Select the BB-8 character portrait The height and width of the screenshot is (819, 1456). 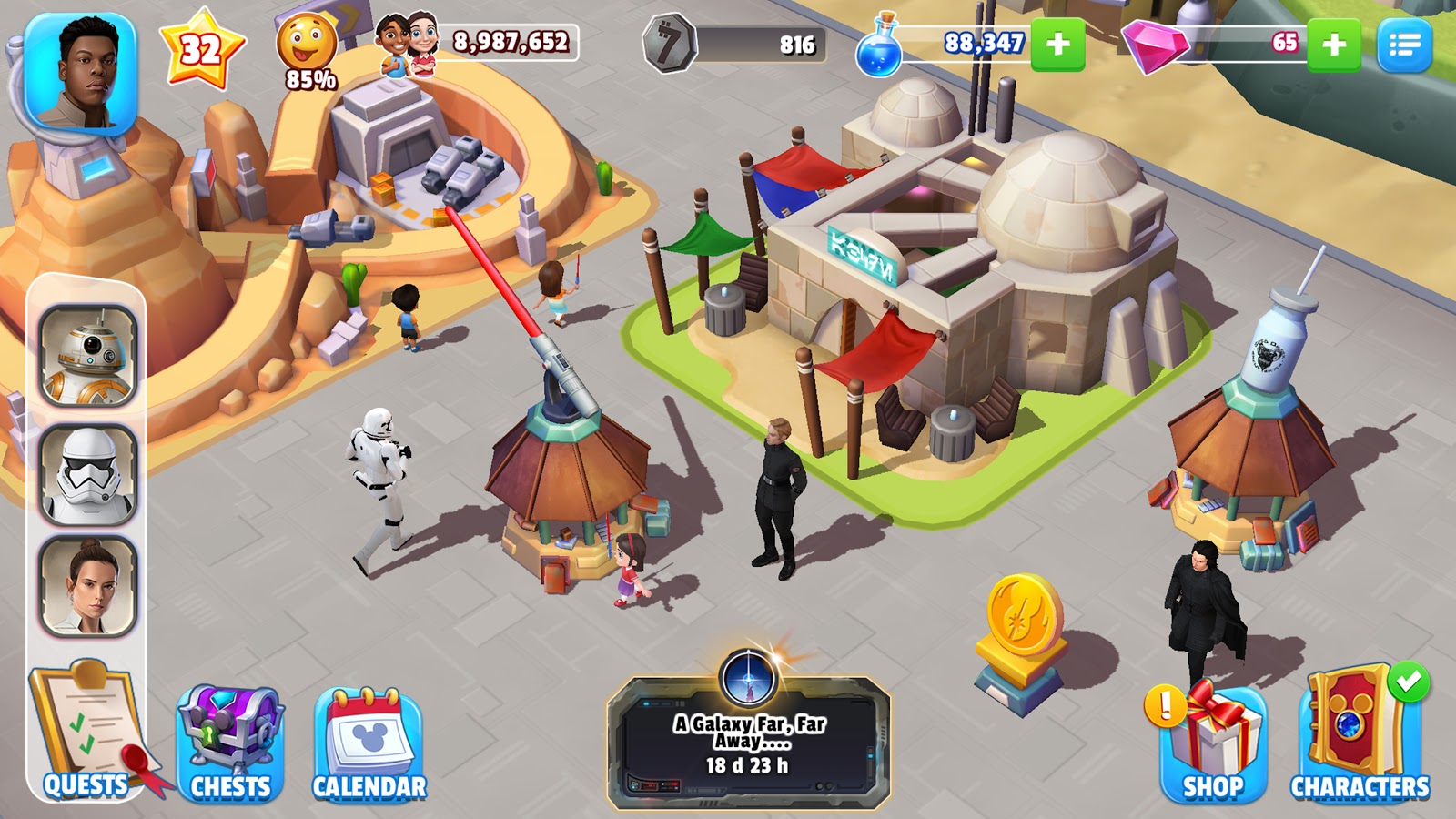88,355
